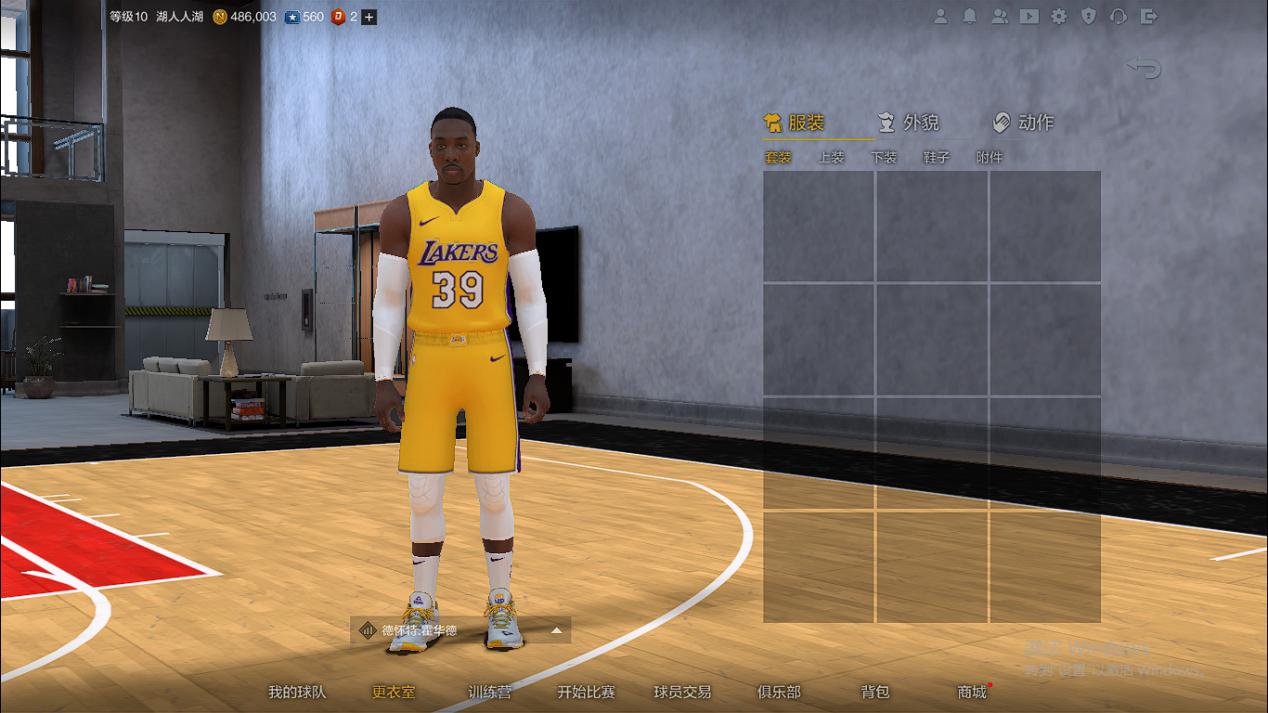The image size is (1268, 713).
Task: Open the 球员交易 player trade menu
Action: pos(682,692)
